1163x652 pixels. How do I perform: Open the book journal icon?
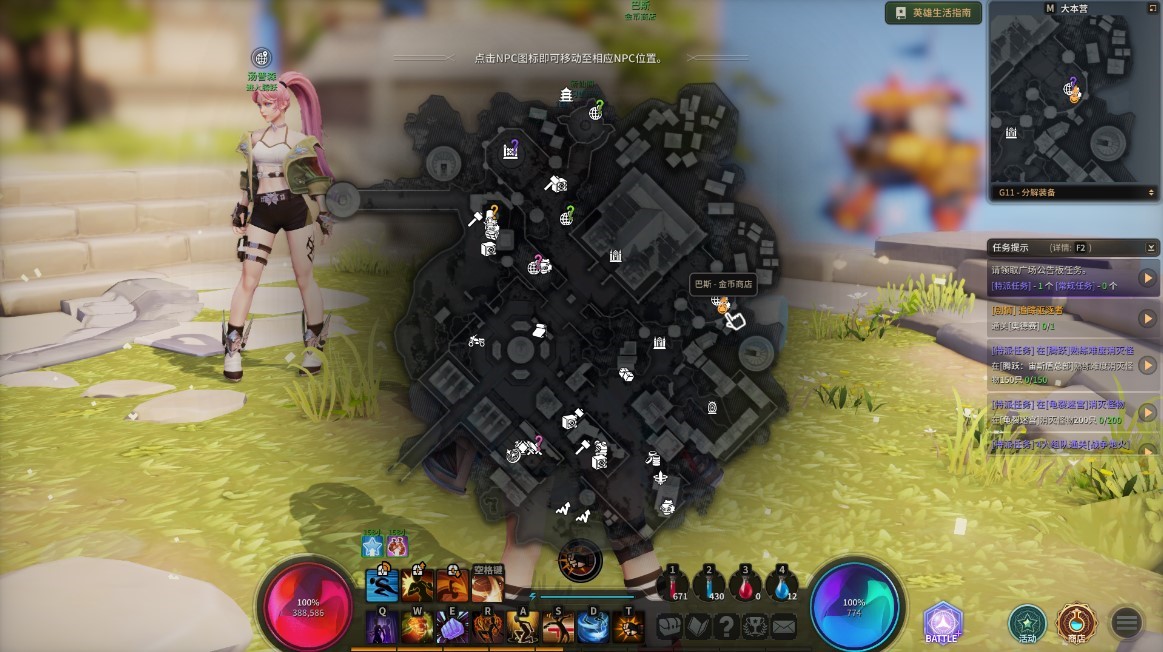[698, 626]
